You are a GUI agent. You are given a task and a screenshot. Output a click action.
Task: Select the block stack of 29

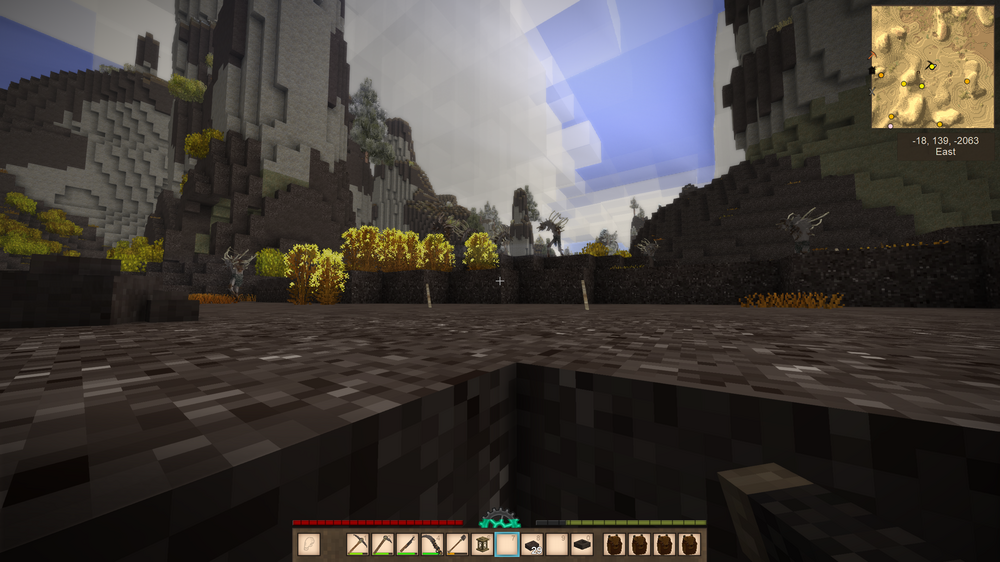(x=532, y=545)
